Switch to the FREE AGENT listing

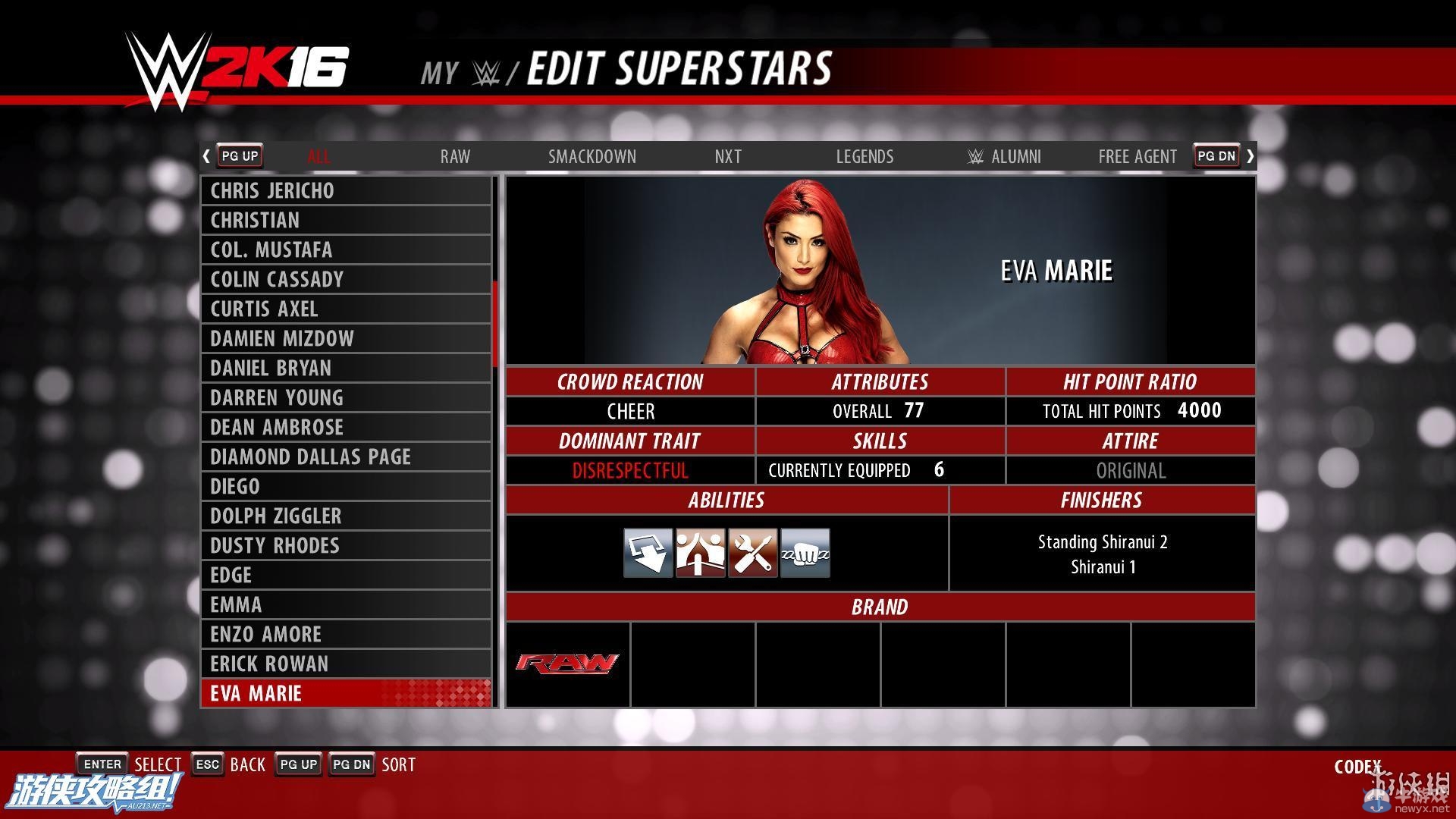(x=1137, y=156)
